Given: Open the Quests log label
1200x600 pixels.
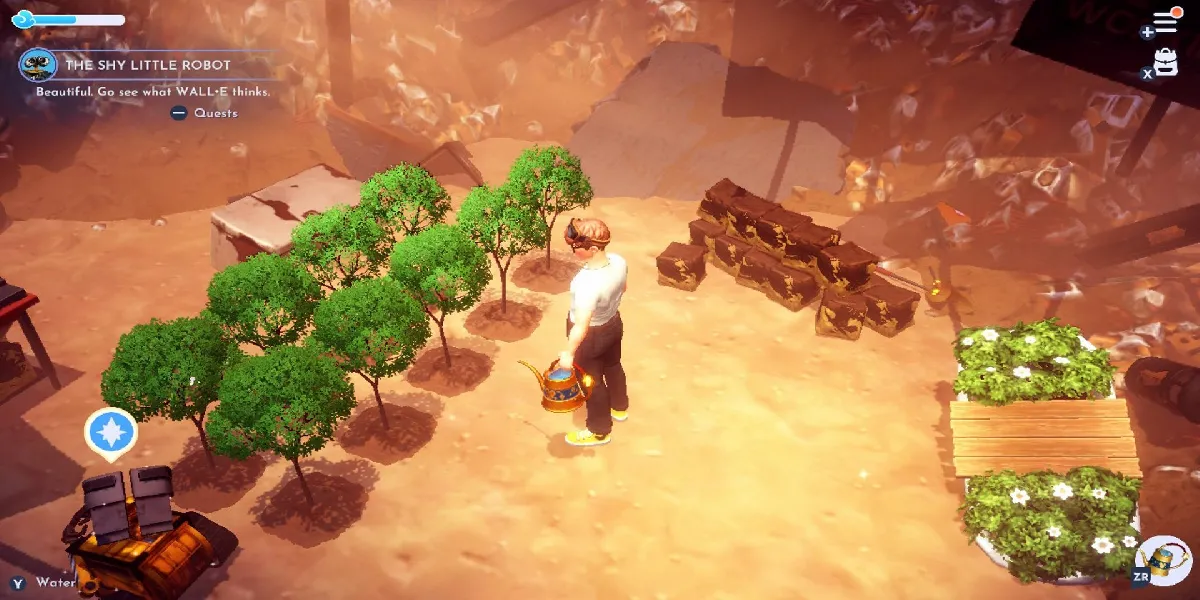Looking at the screenshot, I should 215,113.
